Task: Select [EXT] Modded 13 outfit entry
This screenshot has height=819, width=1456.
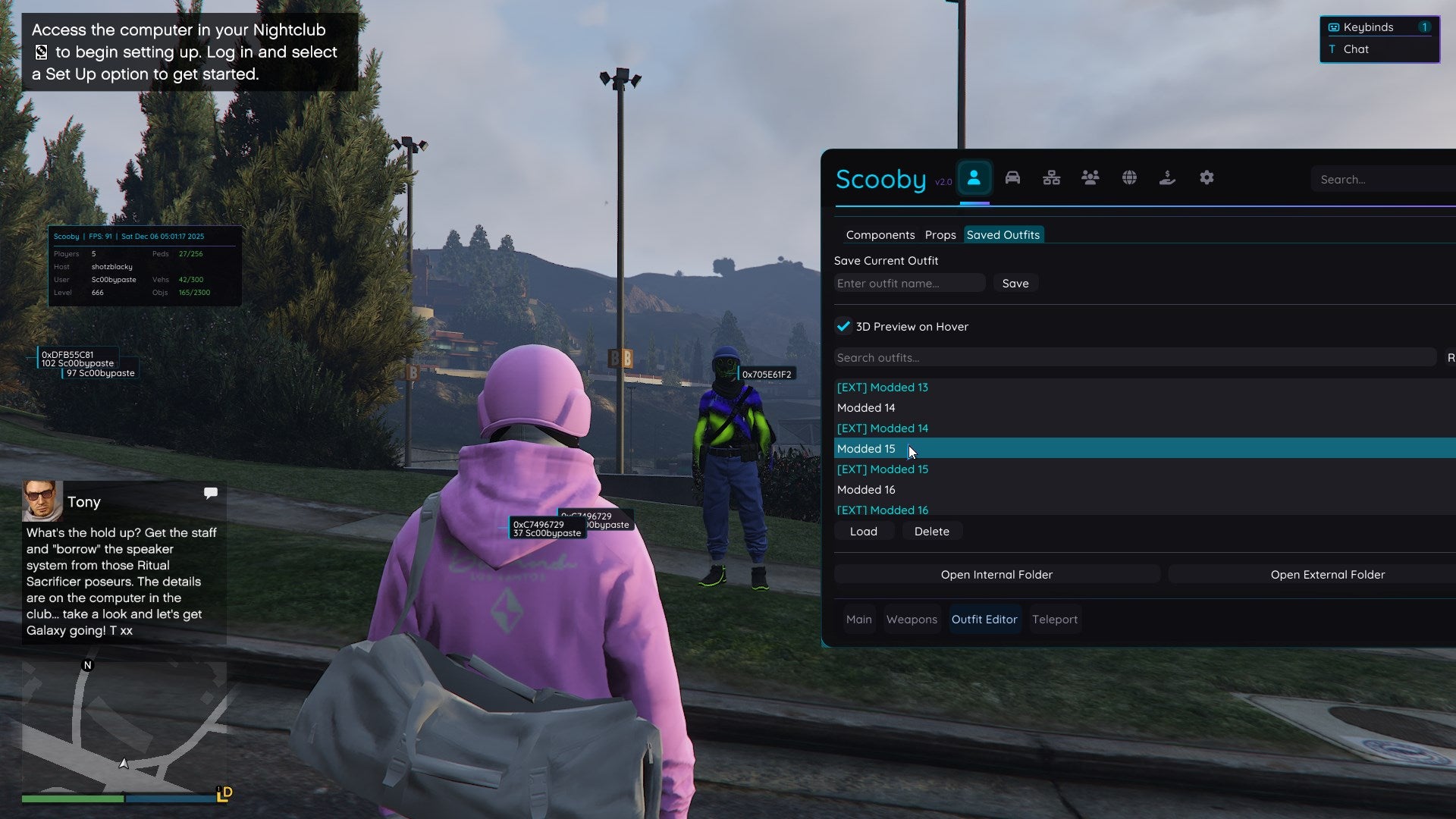Action: pyautogui.click(x=882, y=387)
